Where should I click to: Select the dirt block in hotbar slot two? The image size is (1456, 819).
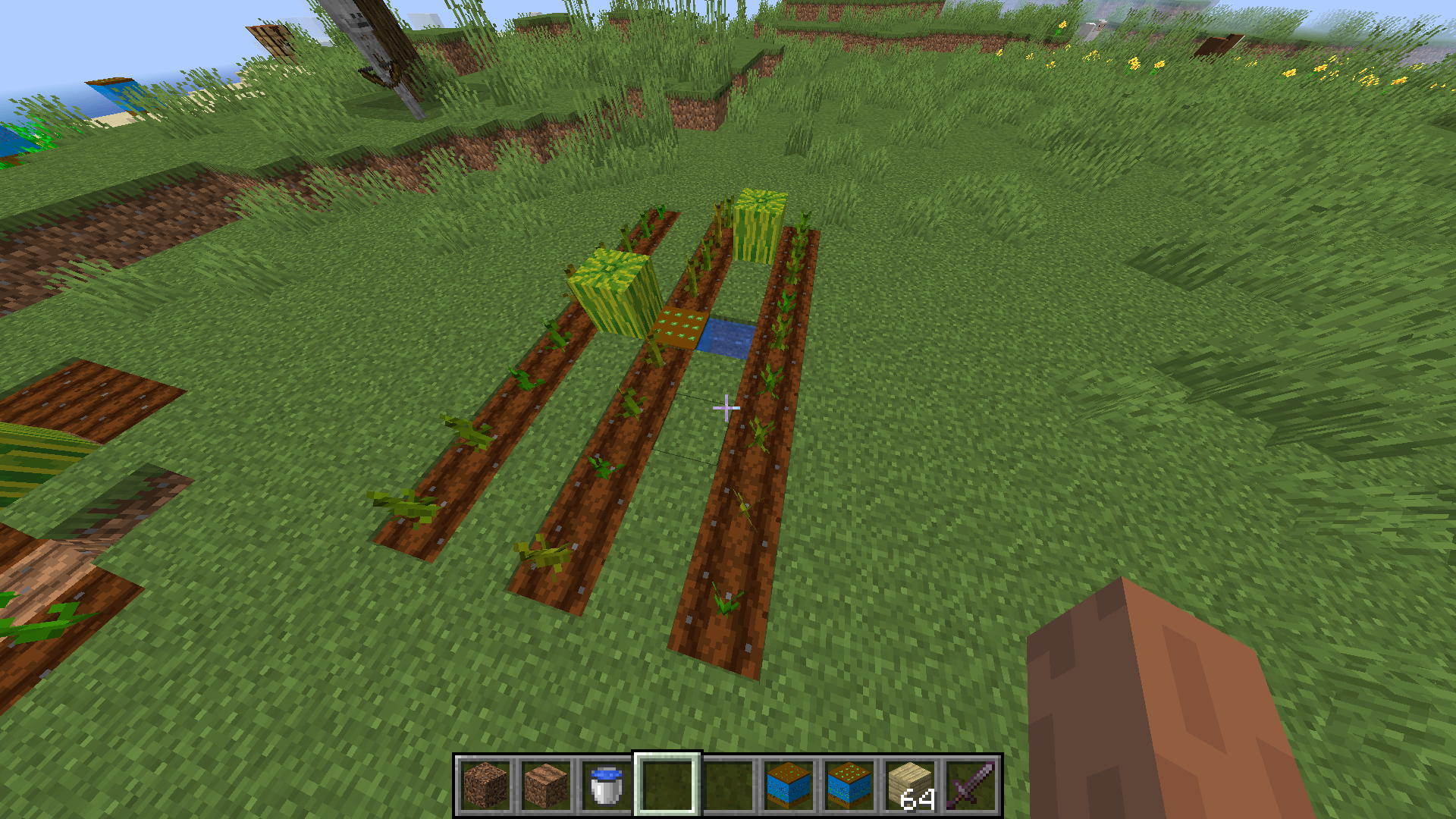tap(545, 786)
